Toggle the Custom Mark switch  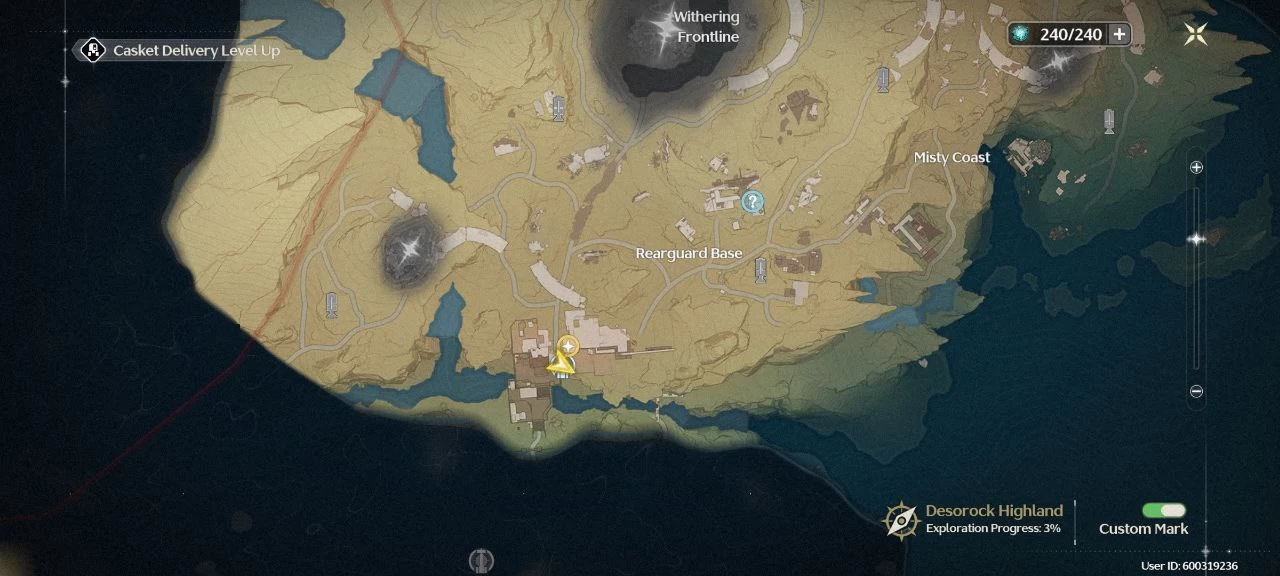(1164, 511)
